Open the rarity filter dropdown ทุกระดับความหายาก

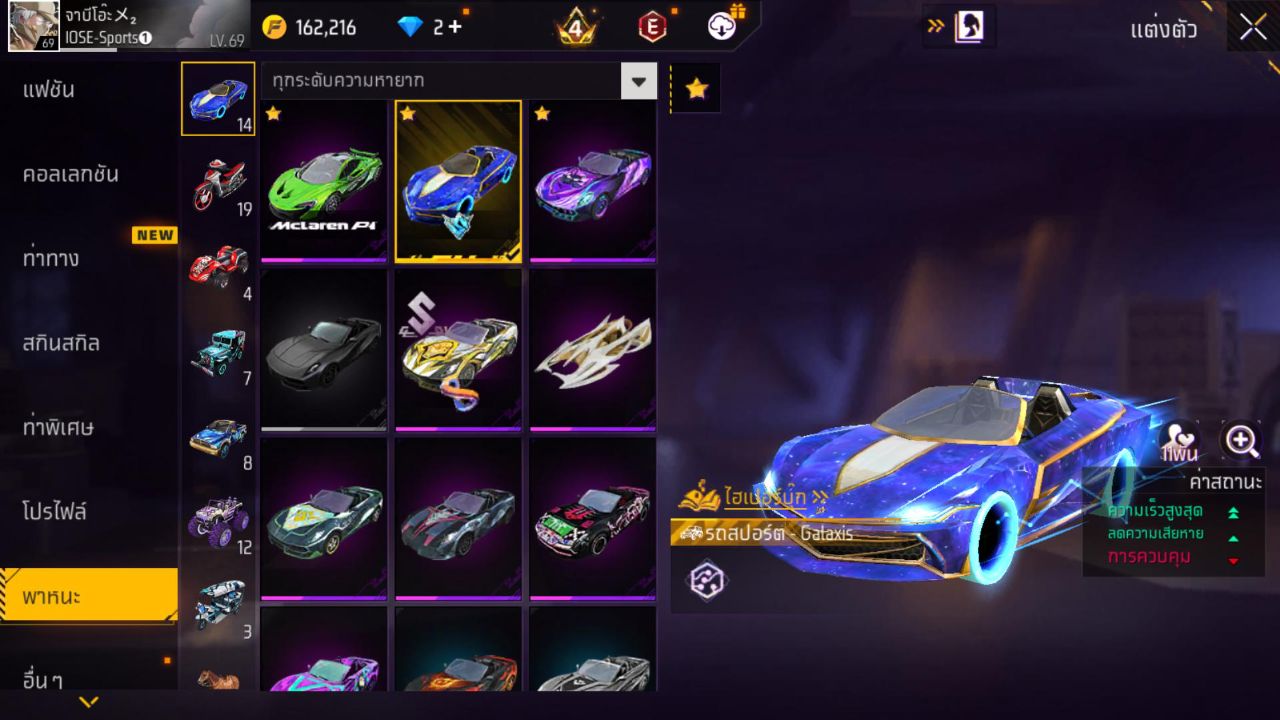639,81
